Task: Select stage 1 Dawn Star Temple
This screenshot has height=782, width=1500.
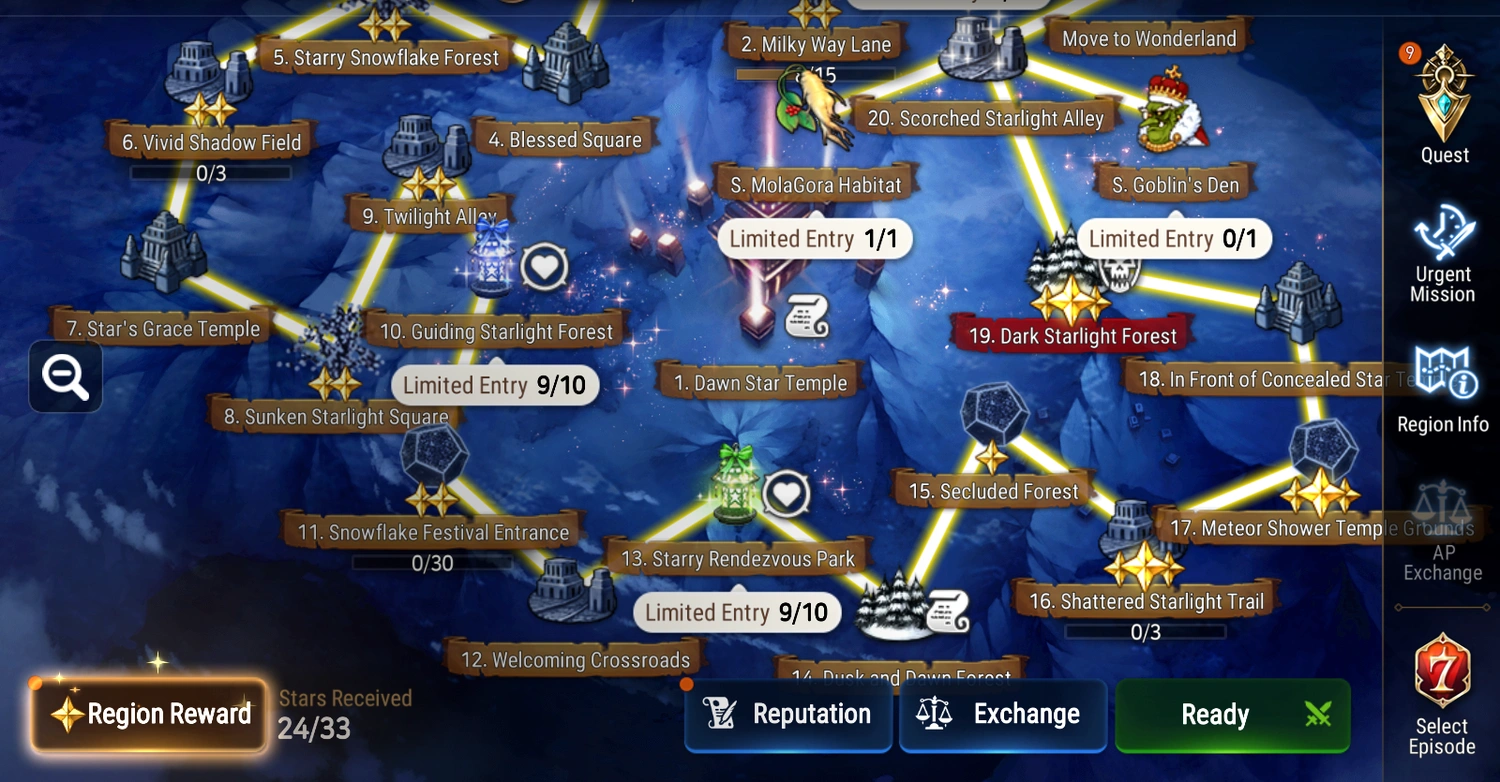Action: [x=758, y=382]
